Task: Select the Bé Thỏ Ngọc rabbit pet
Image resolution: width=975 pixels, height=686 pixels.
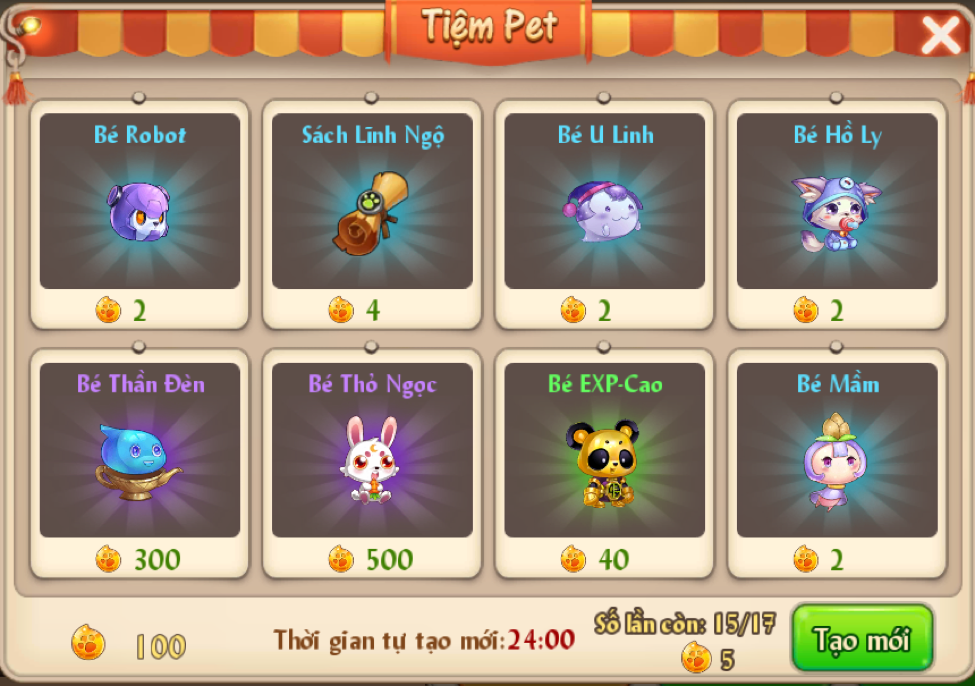Action: 372,462
